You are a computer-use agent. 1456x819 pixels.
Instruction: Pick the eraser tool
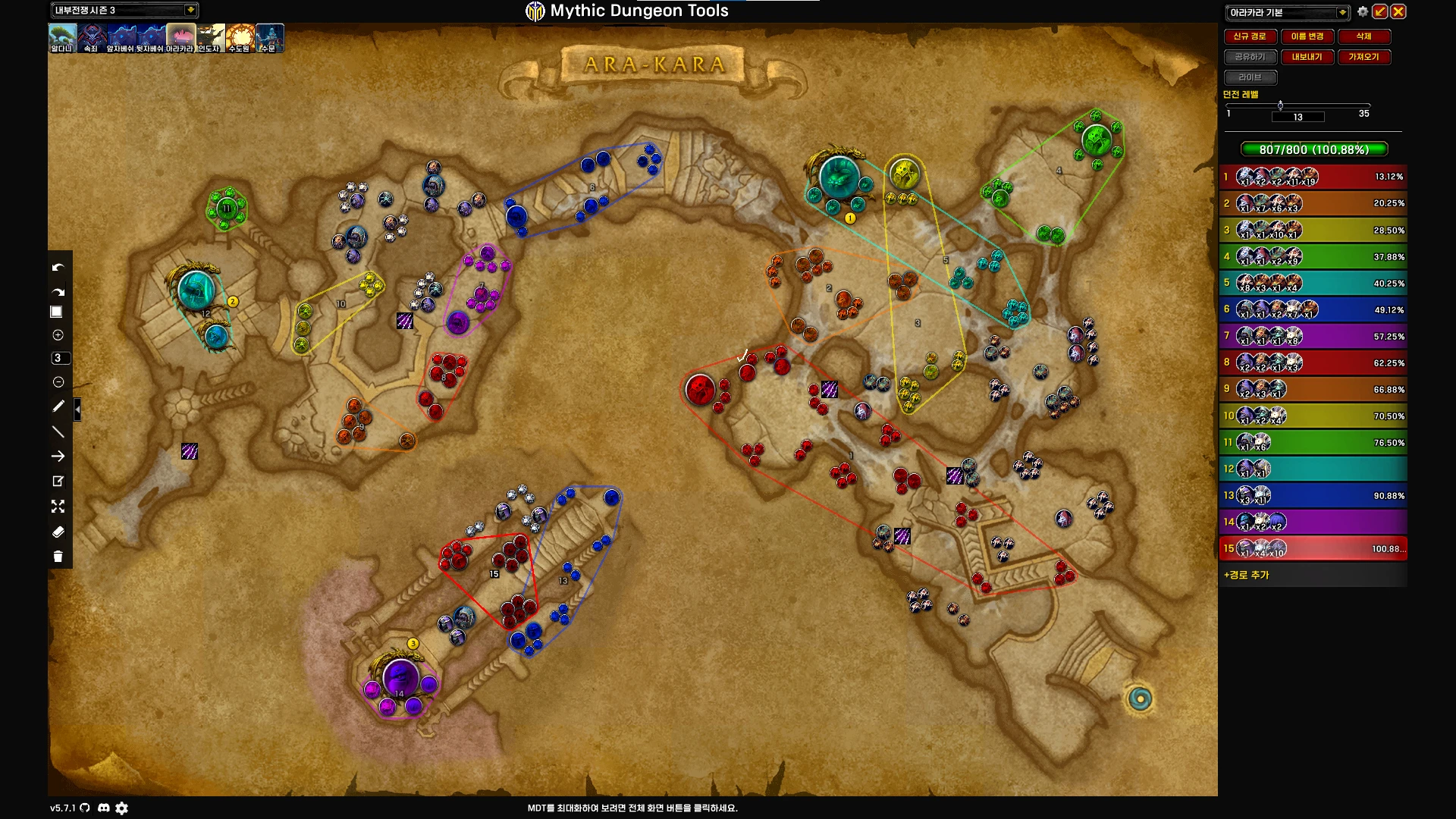(x=58, y=532)
